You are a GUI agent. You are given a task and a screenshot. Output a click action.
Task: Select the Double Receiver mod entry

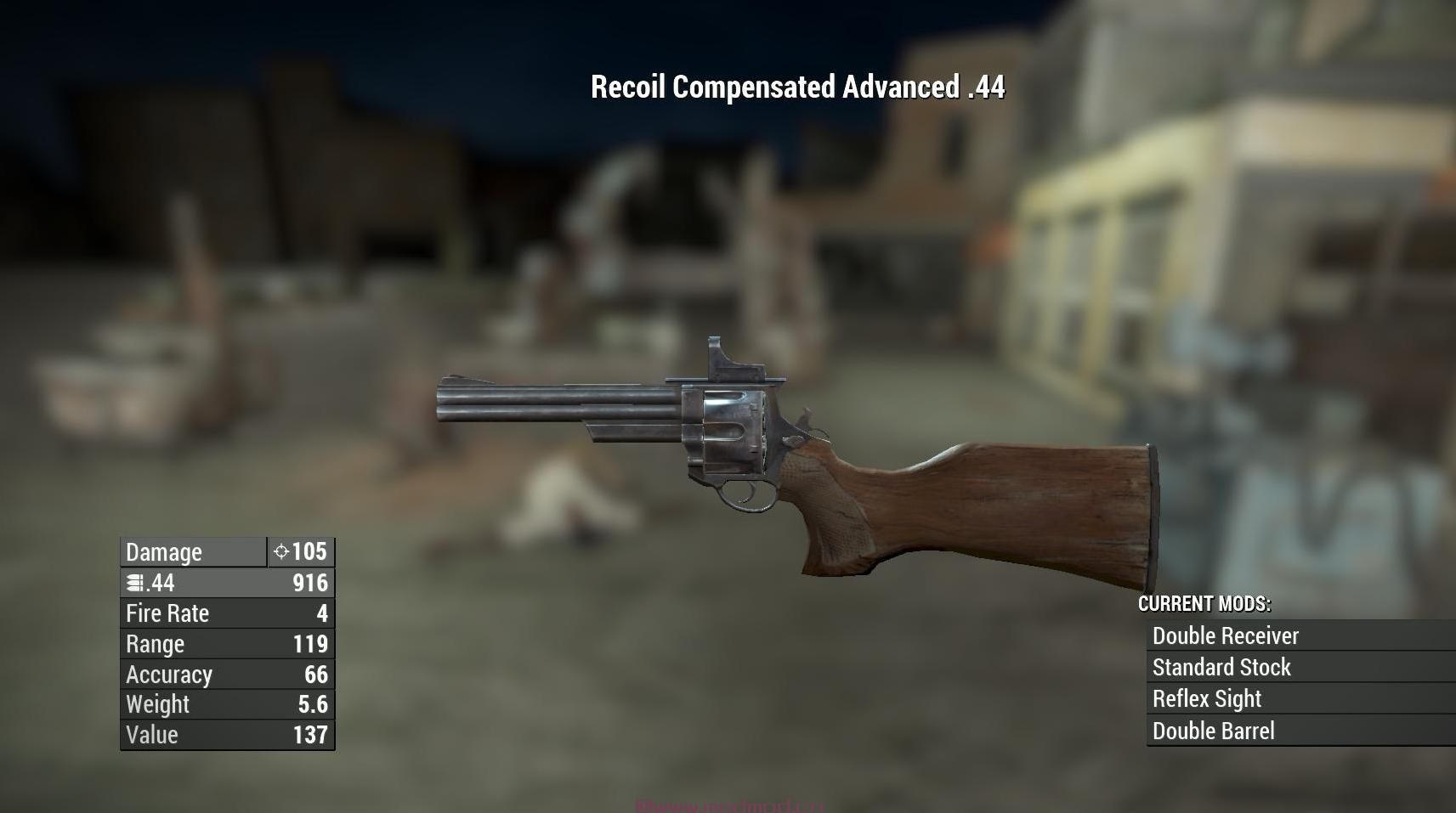(x=1225, y=635)
